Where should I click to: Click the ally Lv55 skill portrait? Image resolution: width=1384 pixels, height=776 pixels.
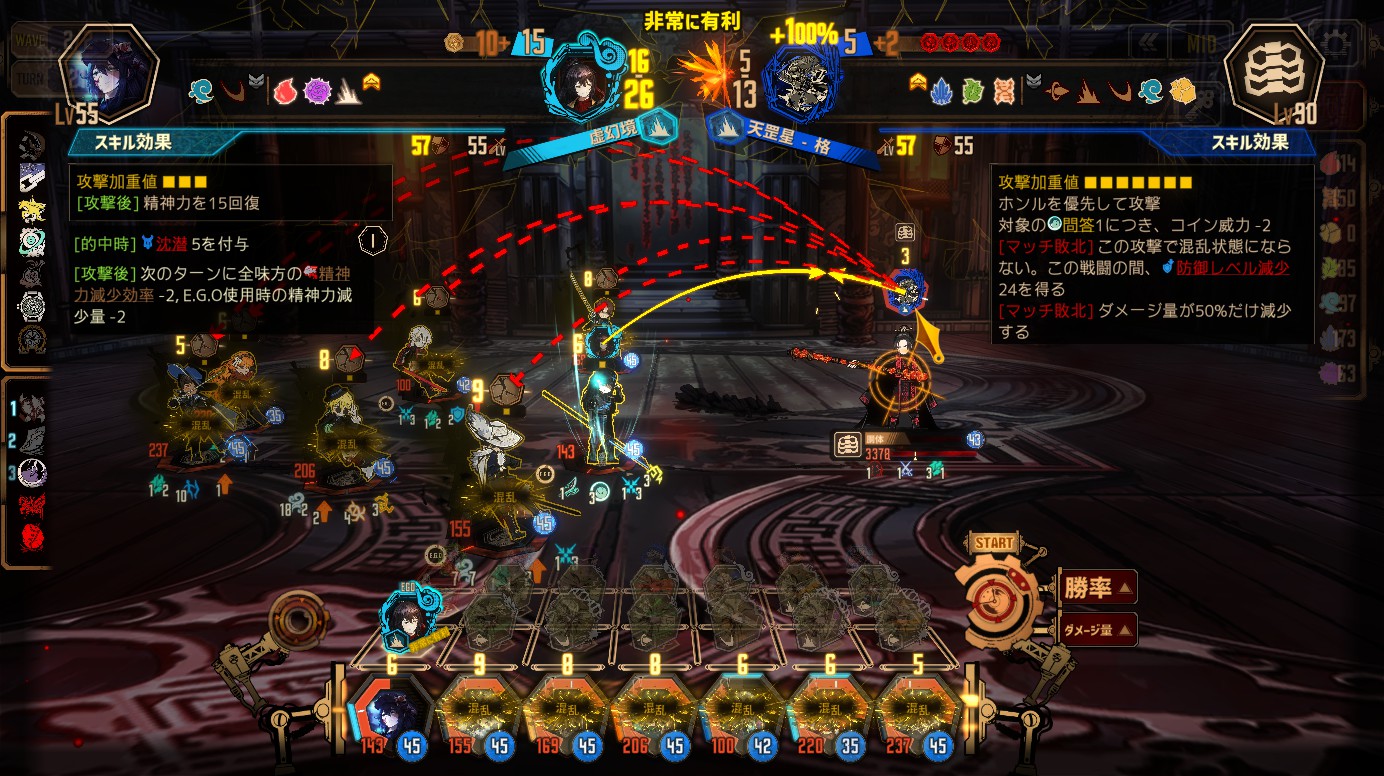[108, 73]
